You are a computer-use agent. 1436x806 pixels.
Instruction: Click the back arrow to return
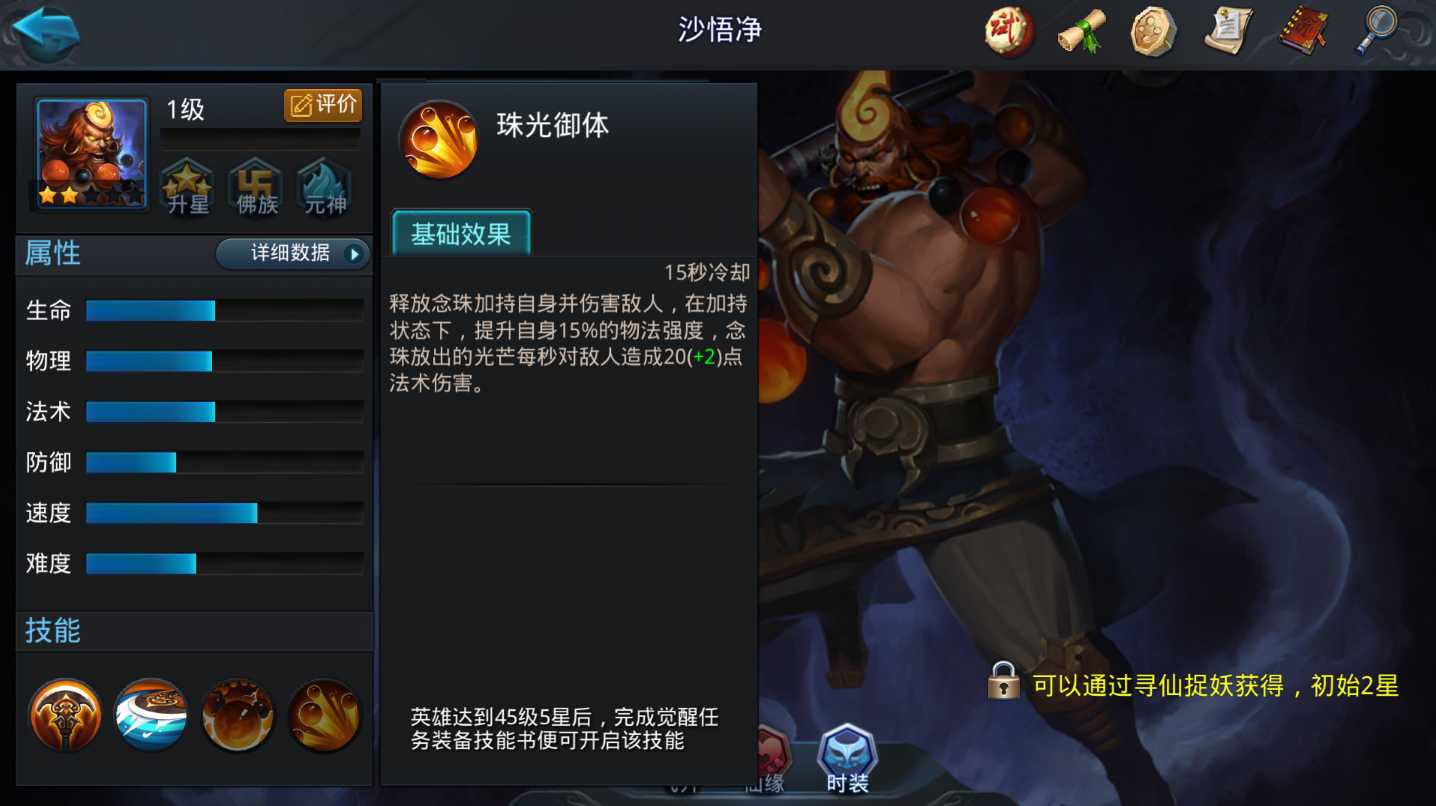(x=44, y=31)
